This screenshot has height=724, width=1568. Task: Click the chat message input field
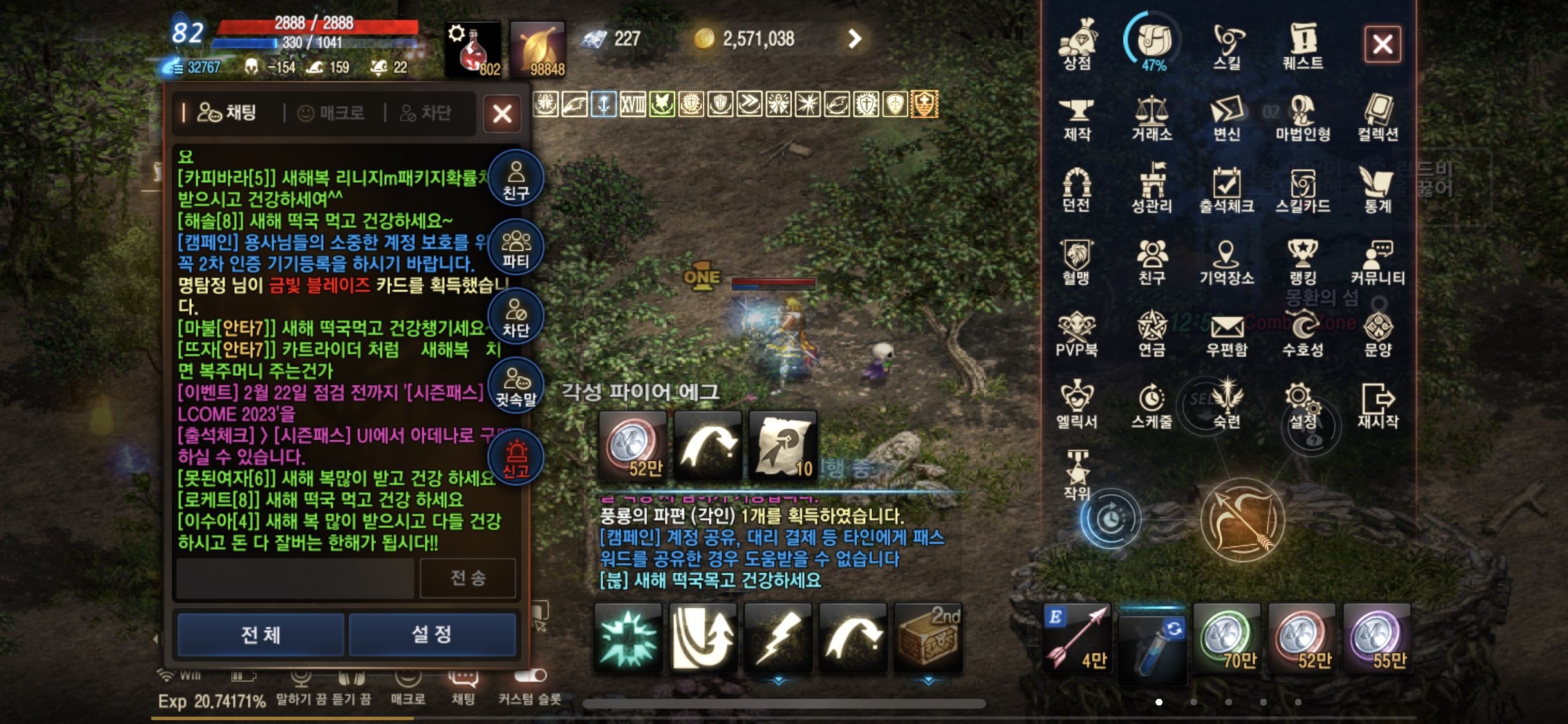[293, 578]
